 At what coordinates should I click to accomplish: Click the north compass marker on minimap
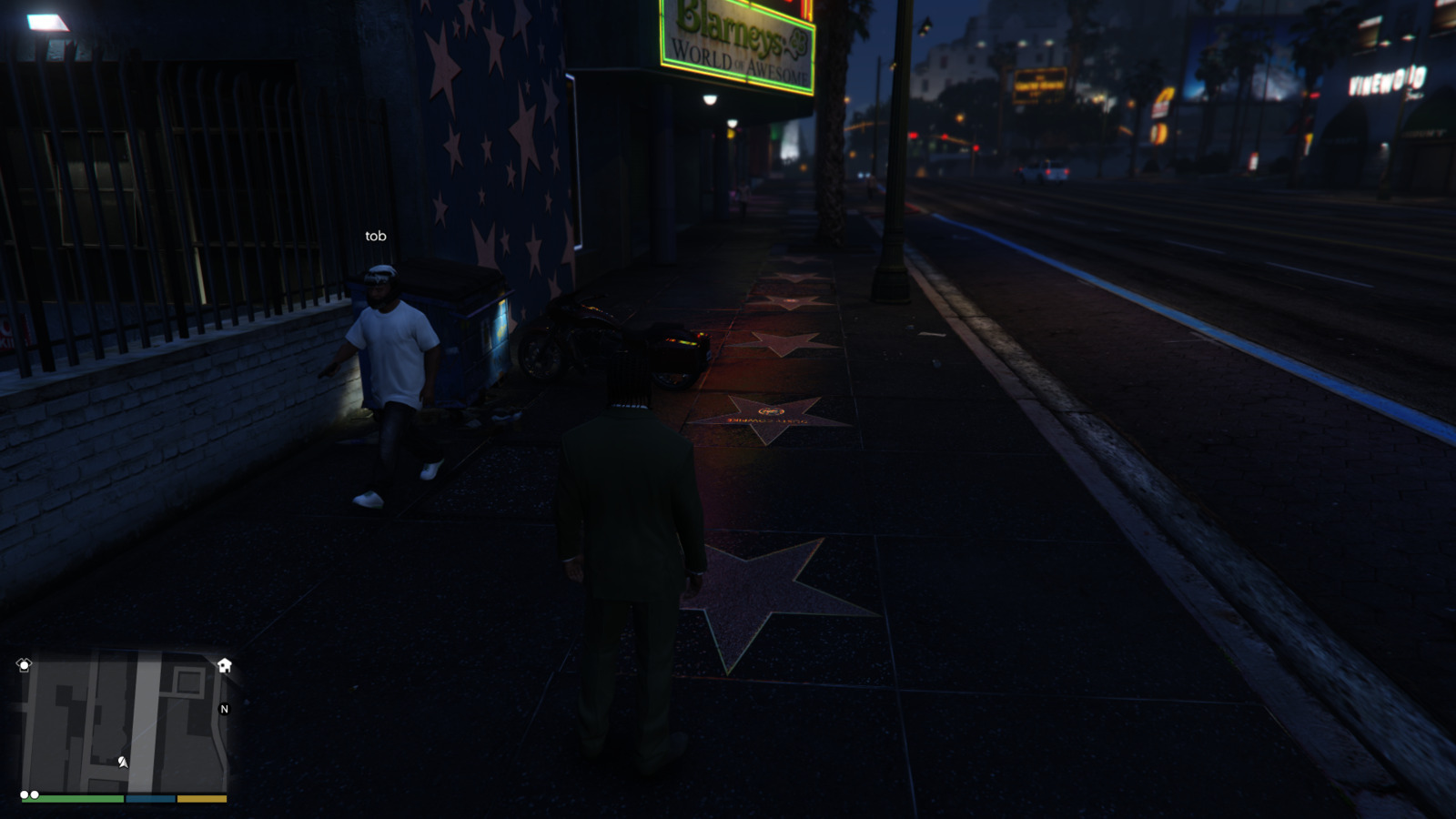(224, 709)
